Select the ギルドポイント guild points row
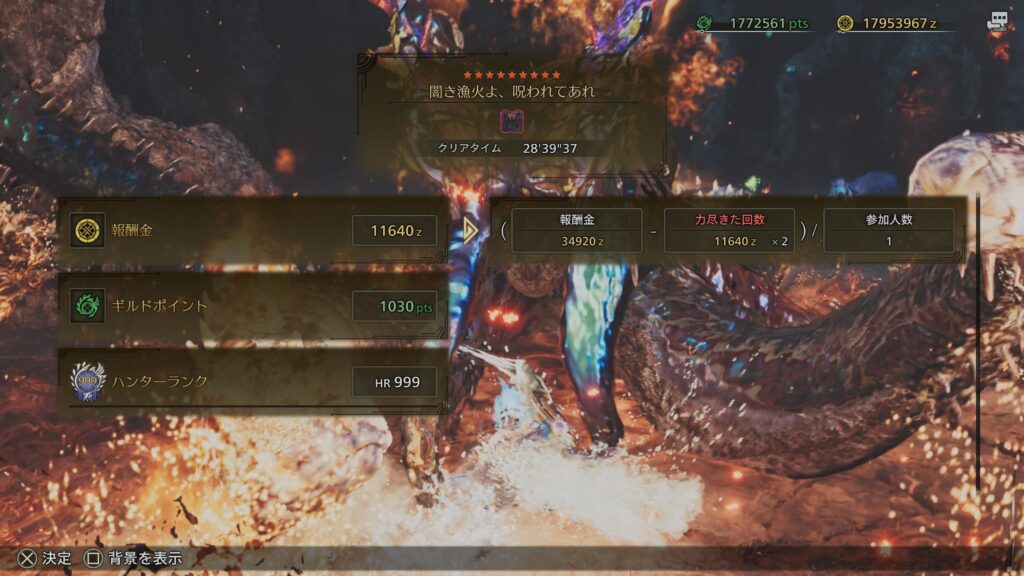Screen dimensions: 1024x576 (x=252, y=306)
